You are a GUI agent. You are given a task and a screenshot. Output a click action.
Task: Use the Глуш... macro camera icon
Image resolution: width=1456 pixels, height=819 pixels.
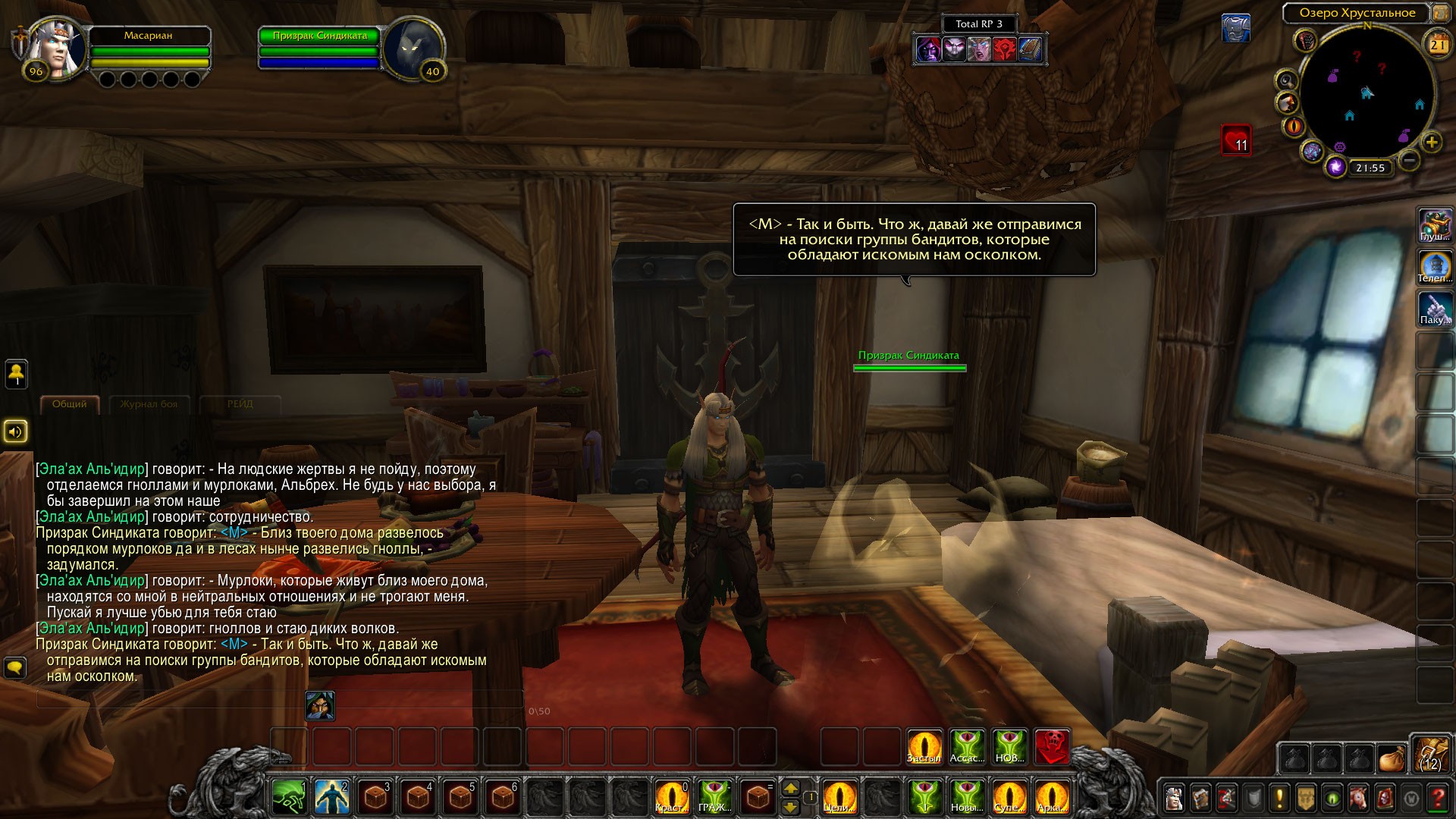click(x=1435, y=225)
